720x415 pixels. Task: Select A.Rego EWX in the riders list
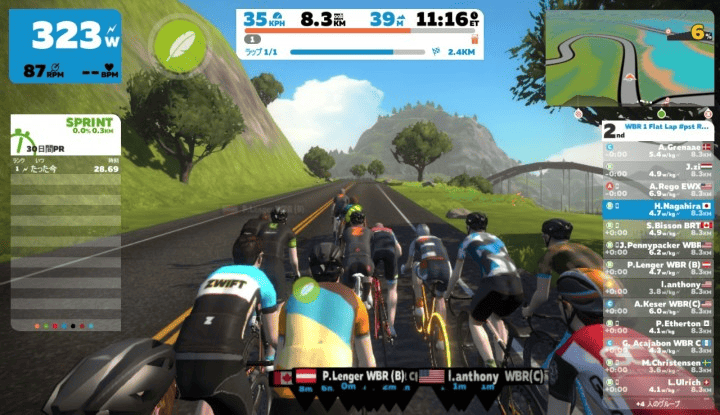660,189
